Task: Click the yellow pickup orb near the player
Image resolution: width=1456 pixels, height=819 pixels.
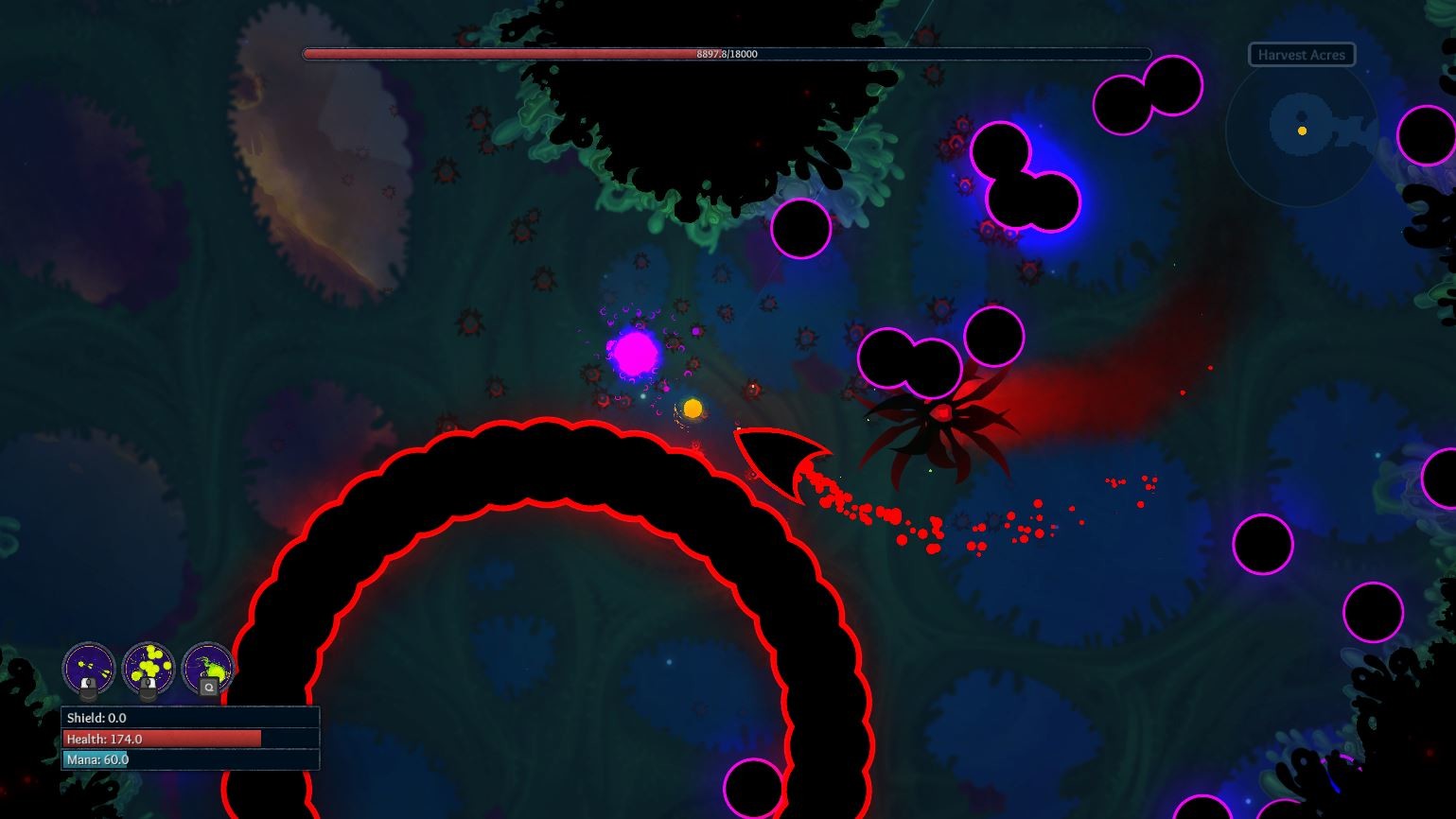Action: pyautogui.click(x=692, y=407)
